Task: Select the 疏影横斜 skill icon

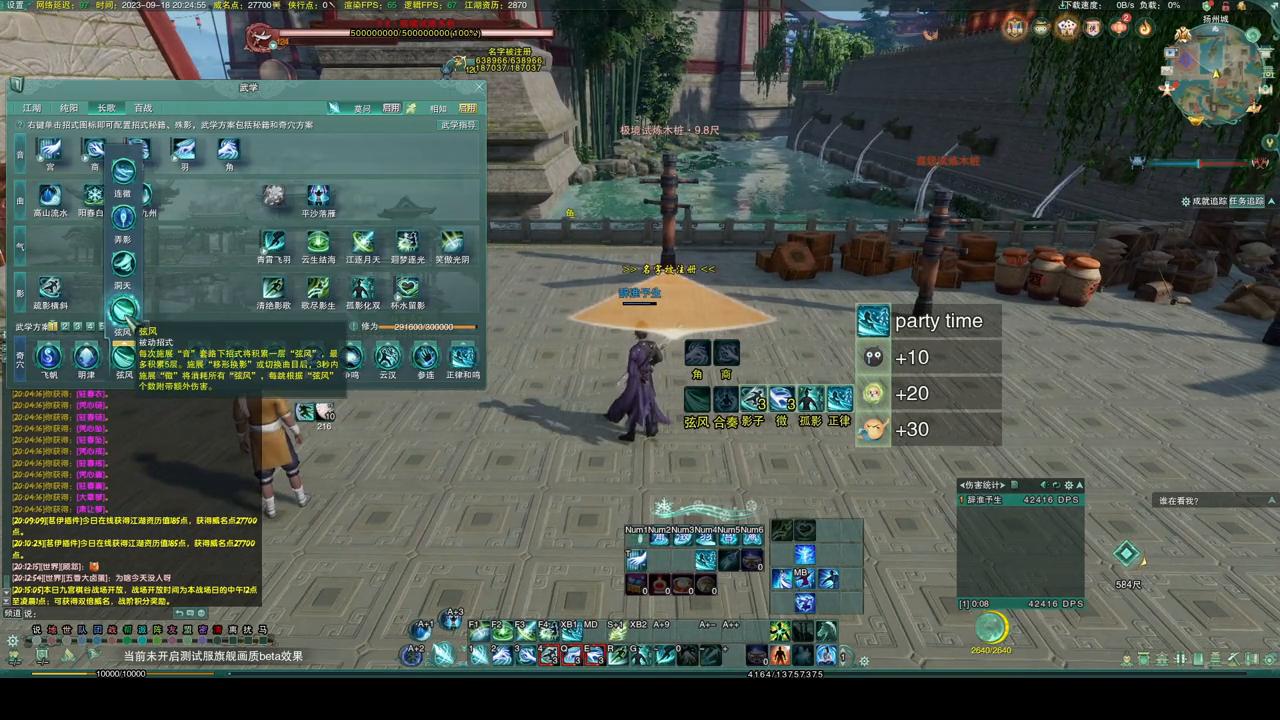Action: (50, 288)
